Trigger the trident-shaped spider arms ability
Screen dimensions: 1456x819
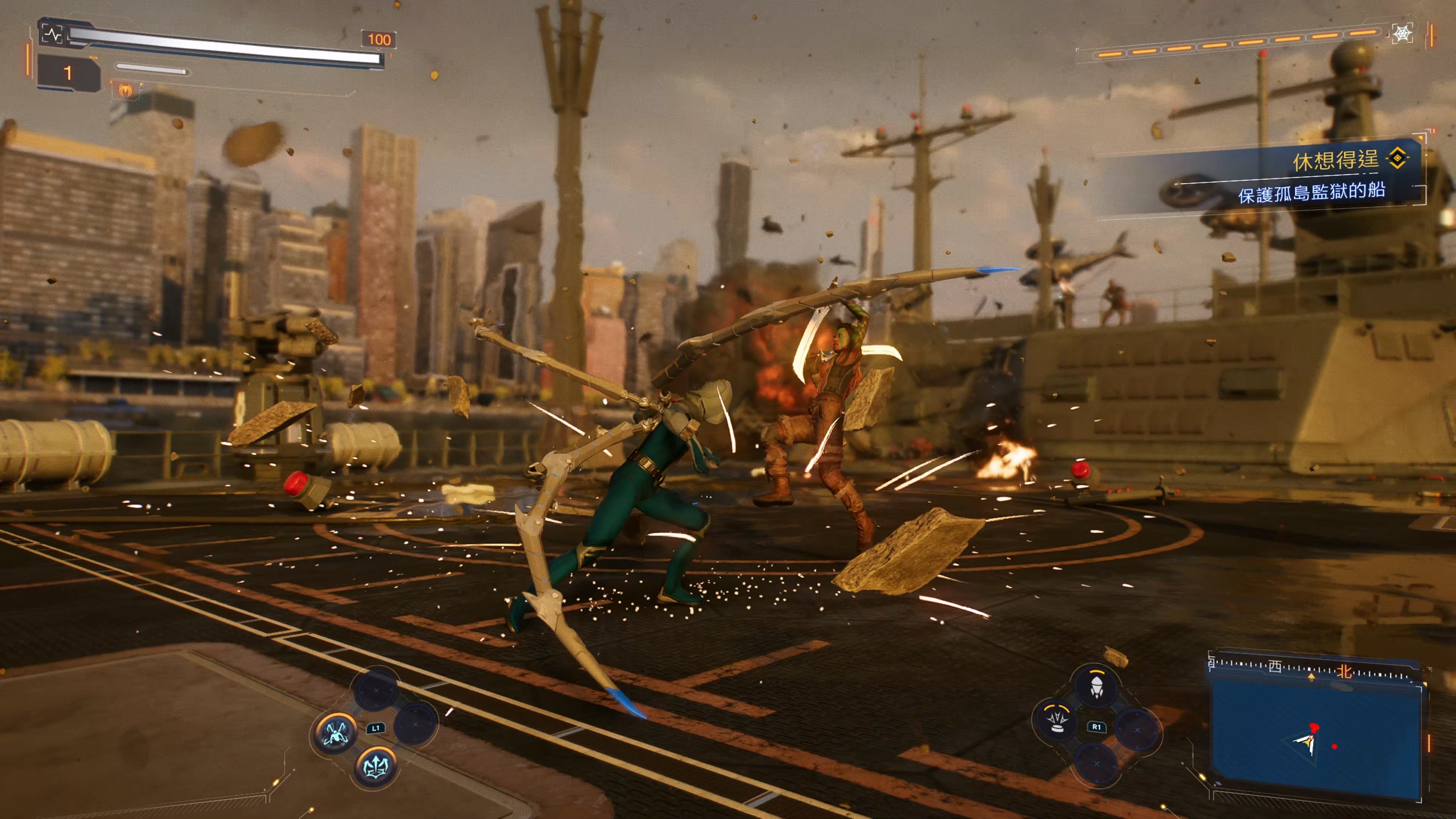click(x=376, y=766)
